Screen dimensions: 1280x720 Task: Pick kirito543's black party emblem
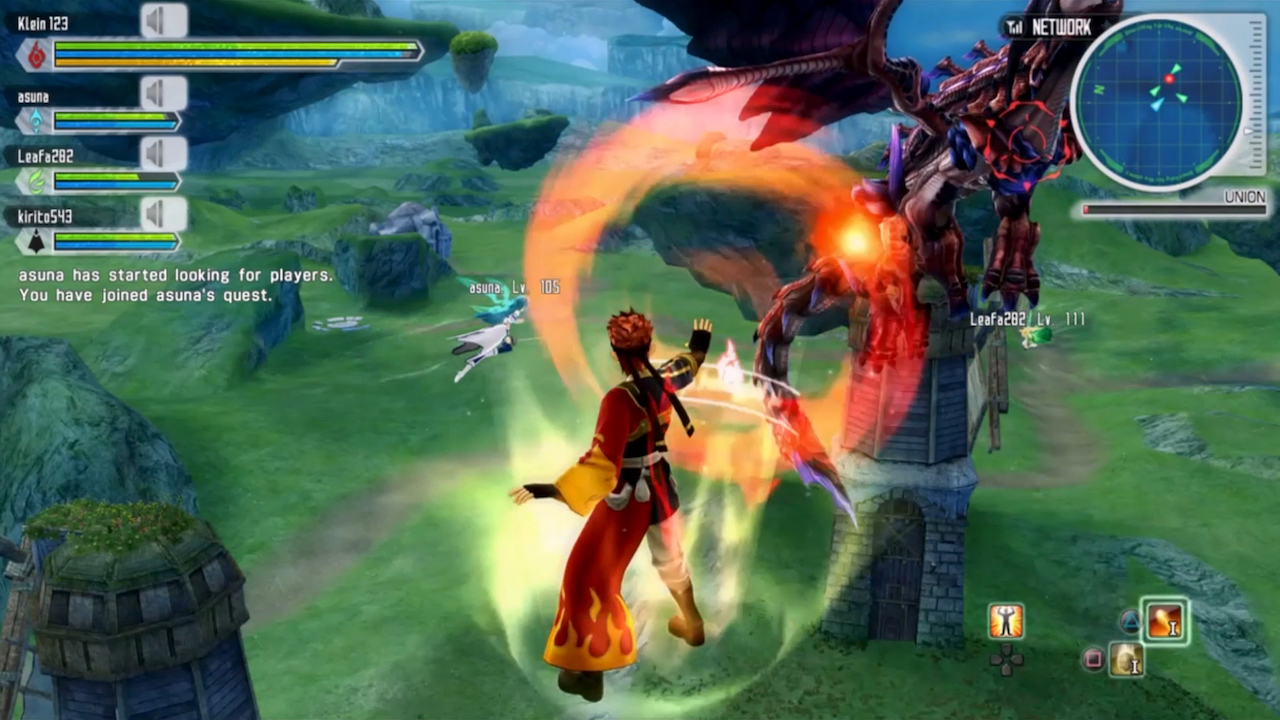click(x=36, y=241)
